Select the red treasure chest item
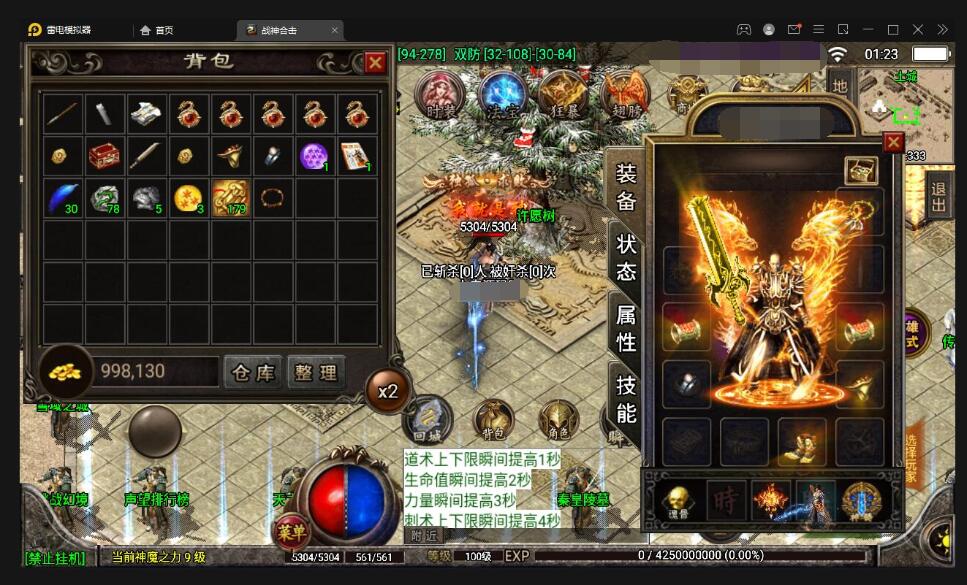 [x=105, y=156]
